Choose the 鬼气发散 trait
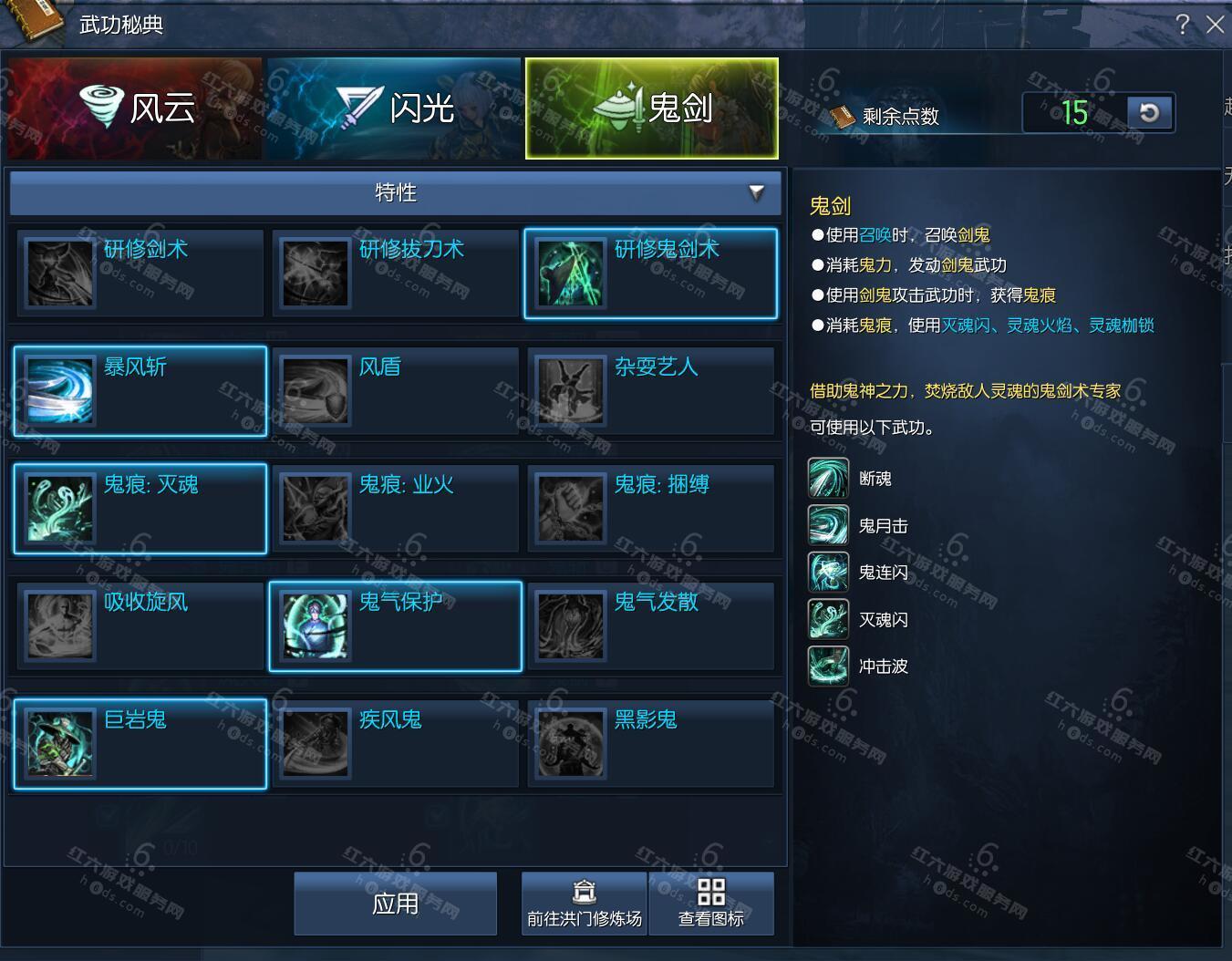This screenshot has height=961, width=1232. [650, 626]
